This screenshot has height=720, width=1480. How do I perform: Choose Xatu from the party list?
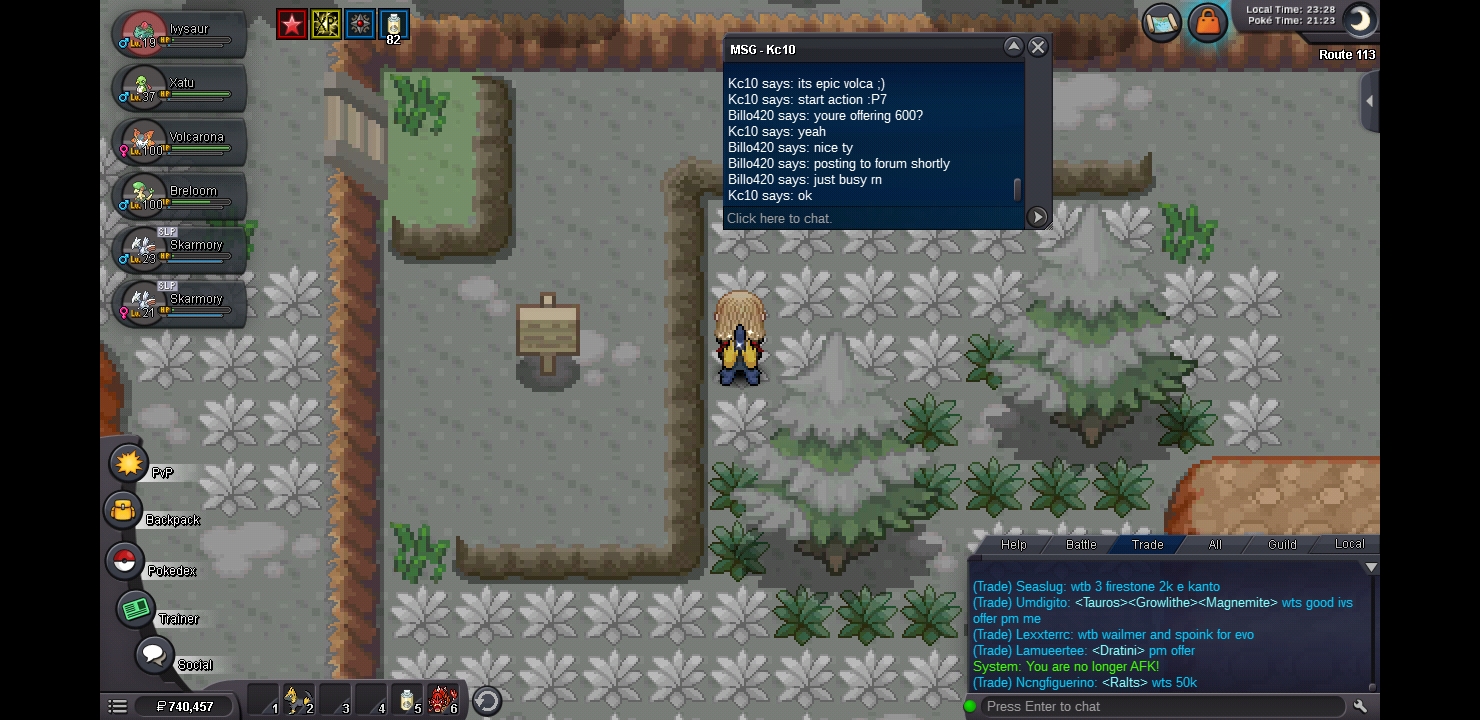pyautogui.click(x=180, y=87)
